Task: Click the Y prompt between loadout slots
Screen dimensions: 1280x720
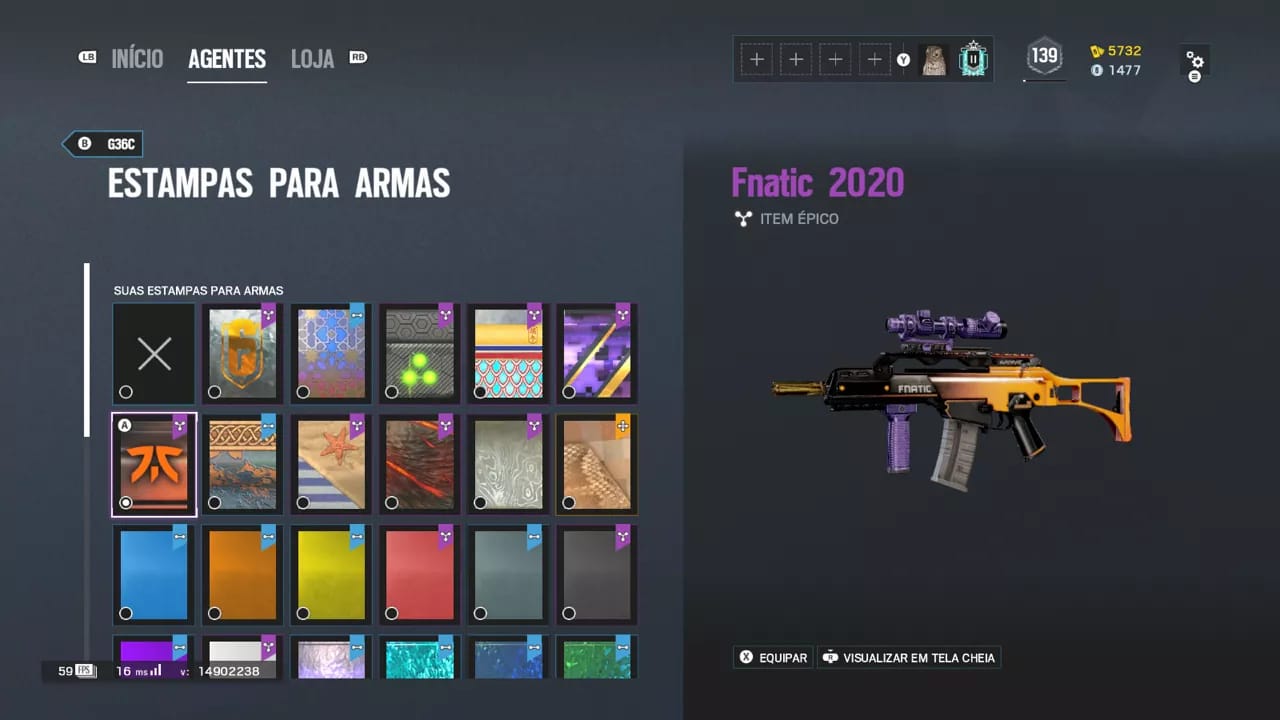Action: tap(903, 60)
